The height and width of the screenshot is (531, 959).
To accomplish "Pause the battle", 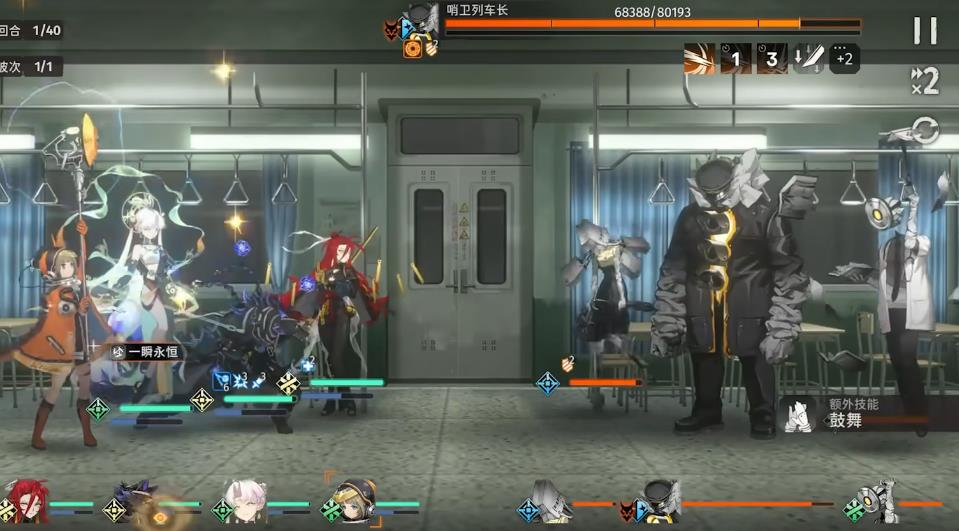I will pos(925,31).
